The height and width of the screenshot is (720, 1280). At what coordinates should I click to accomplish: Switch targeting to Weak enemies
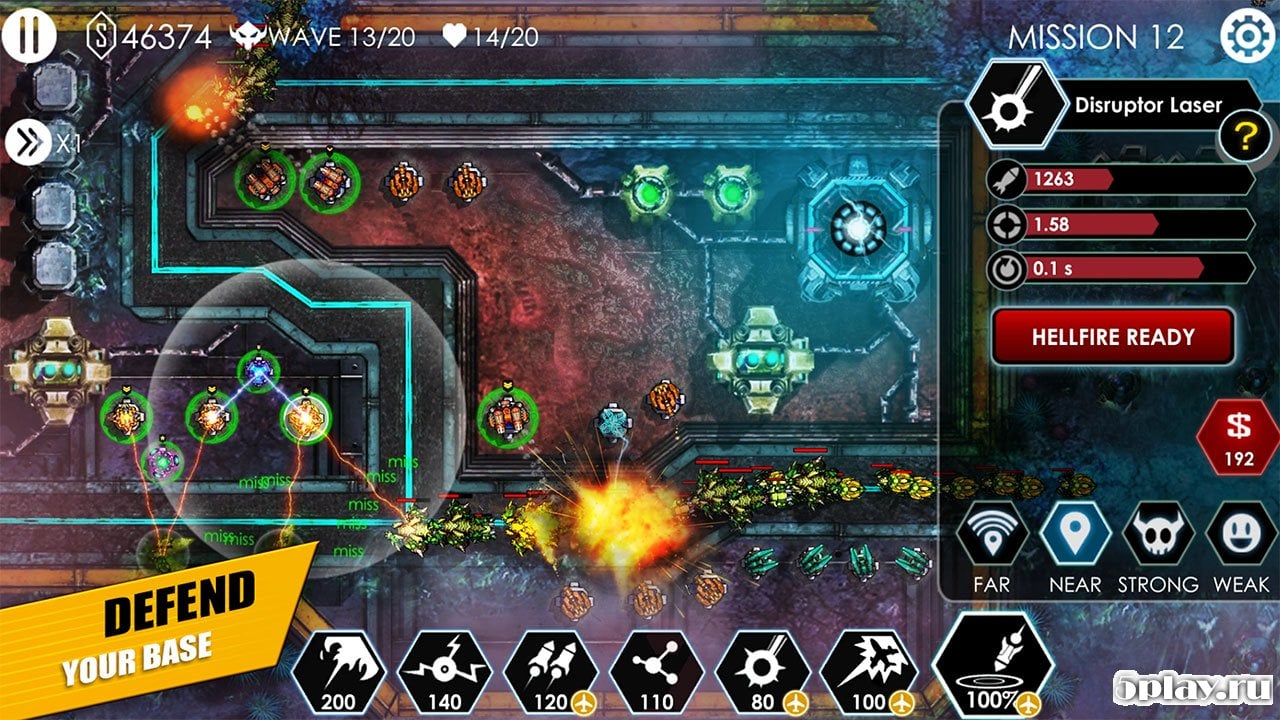click(1240, 537)
